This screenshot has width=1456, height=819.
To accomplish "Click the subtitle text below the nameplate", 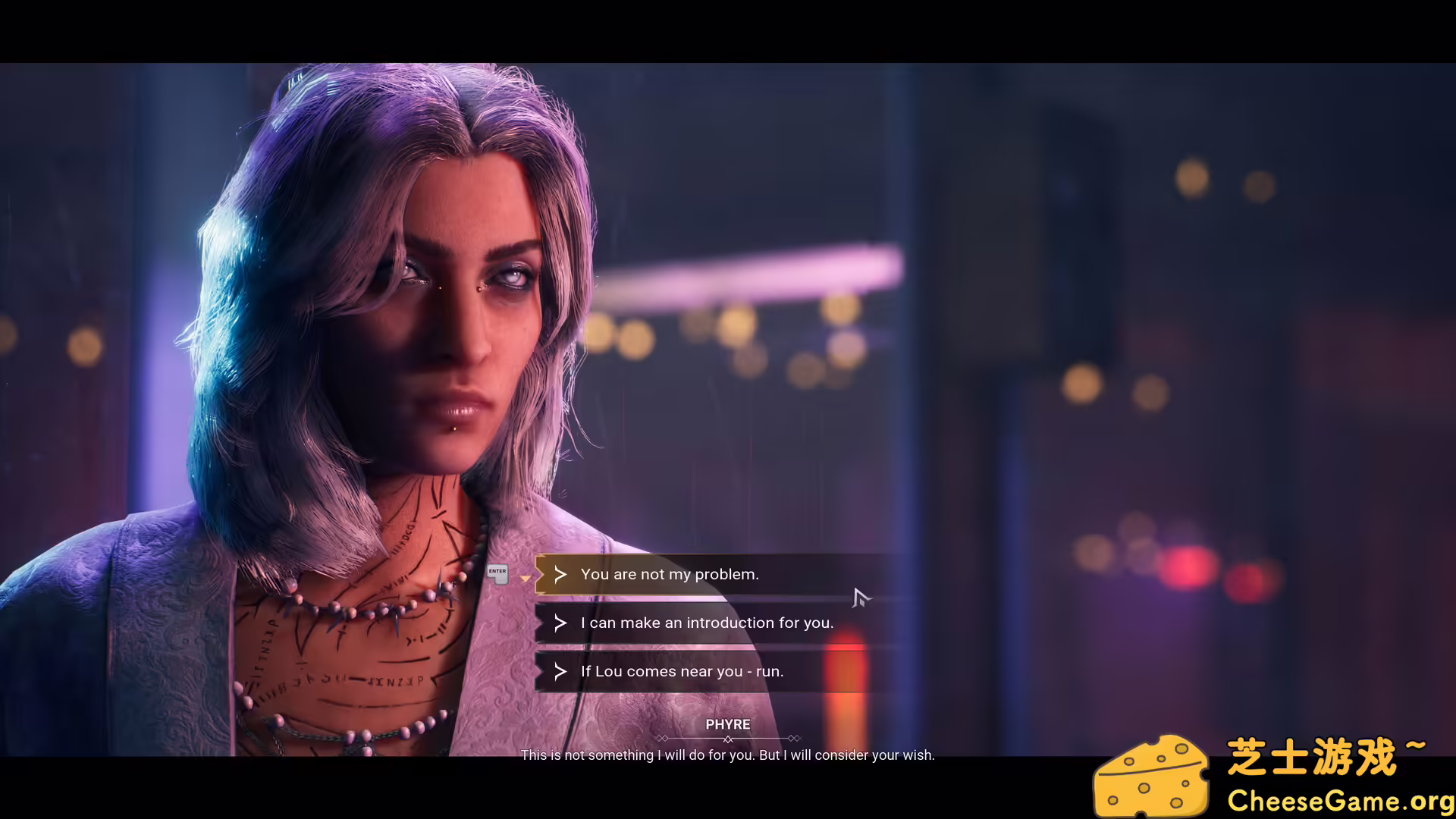I will tap(726, 755).
